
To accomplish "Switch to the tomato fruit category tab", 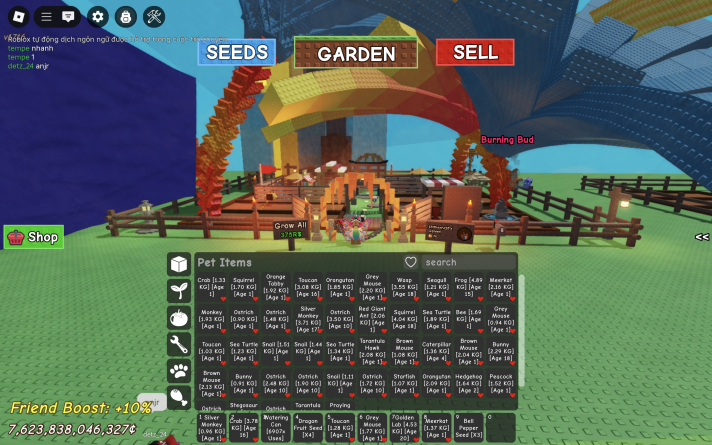I will [179, 318].
